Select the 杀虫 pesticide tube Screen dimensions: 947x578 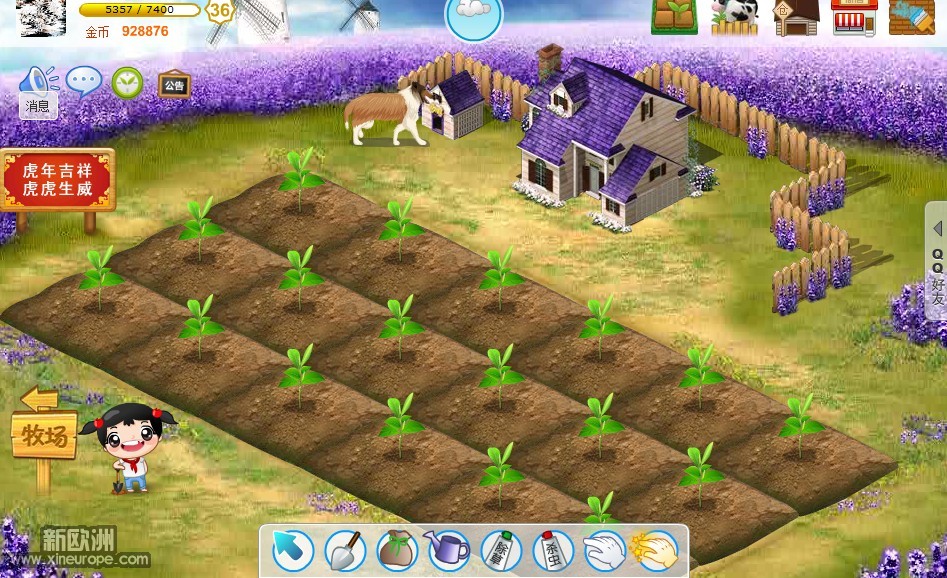click(x=552, y=550)
